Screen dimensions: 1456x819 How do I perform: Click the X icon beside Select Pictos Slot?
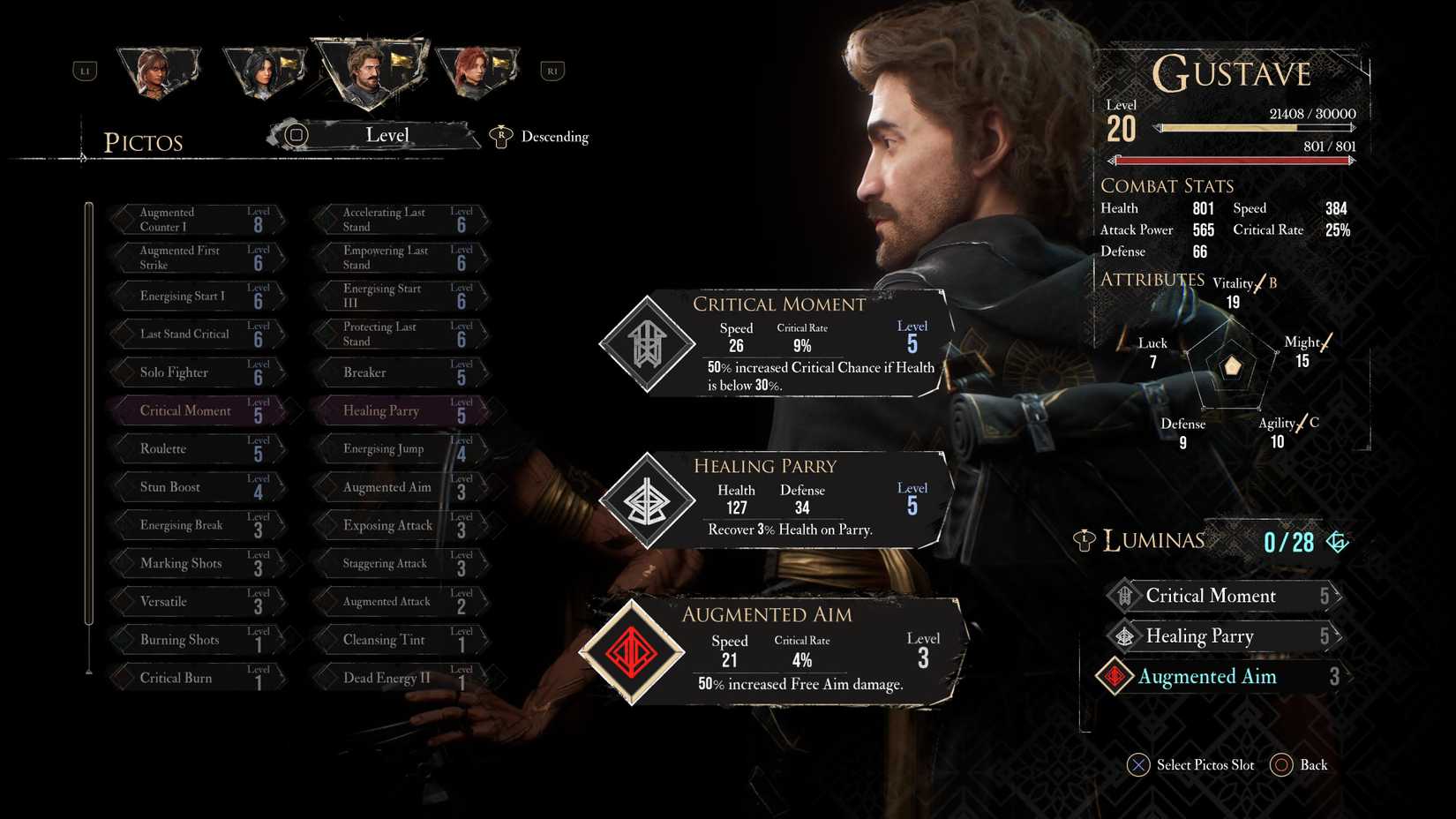coord(1139,765)
